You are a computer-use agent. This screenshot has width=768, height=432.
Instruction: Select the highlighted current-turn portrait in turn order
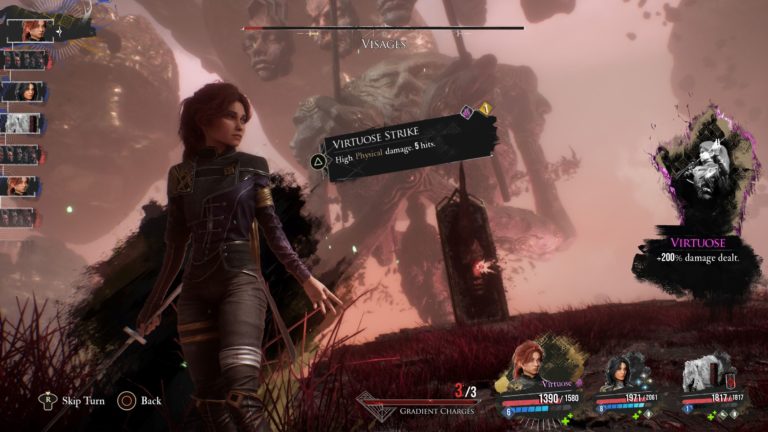point(28,29)
